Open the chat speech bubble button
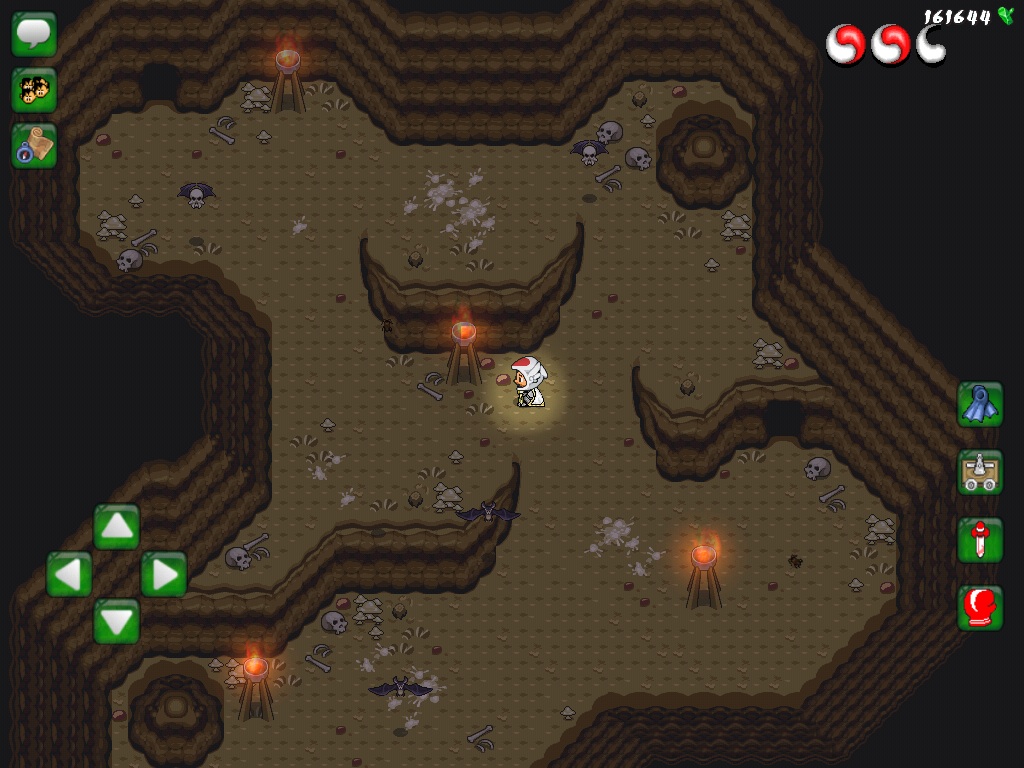Viewport: 1024px width, 768px height. point(34,34)
